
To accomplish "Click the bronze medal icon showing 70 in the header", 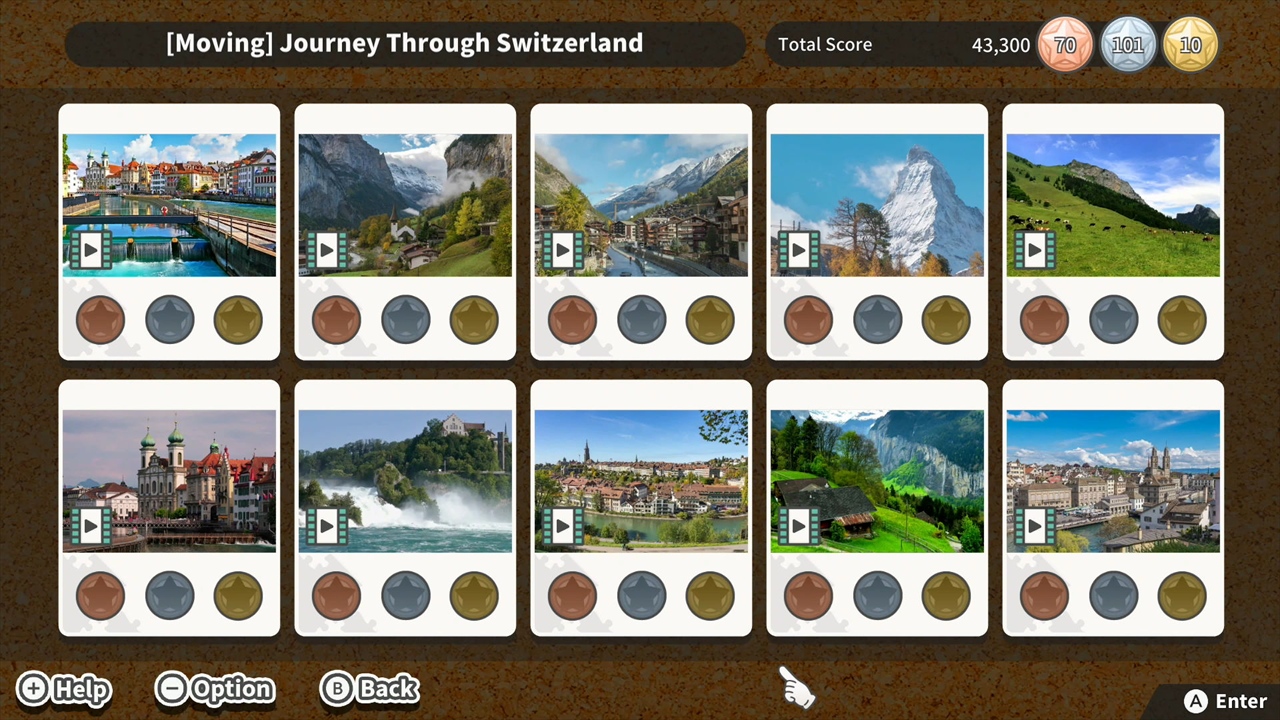I will 1065,44.
